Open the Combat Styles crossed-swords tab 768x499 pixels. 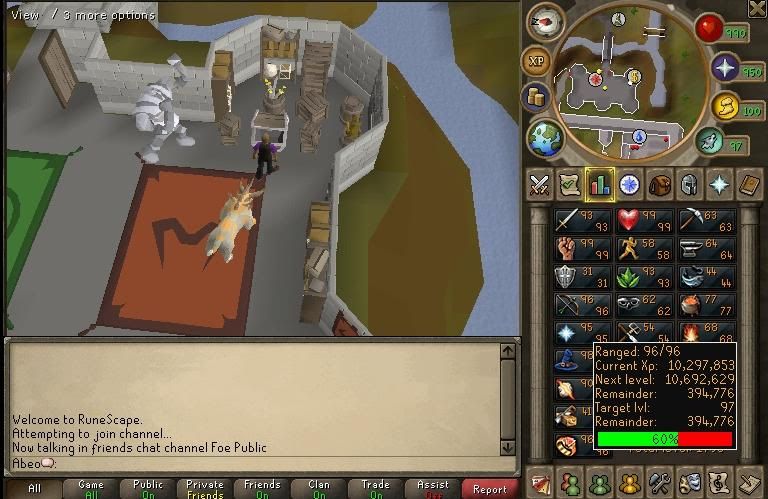tap(540, 184)
